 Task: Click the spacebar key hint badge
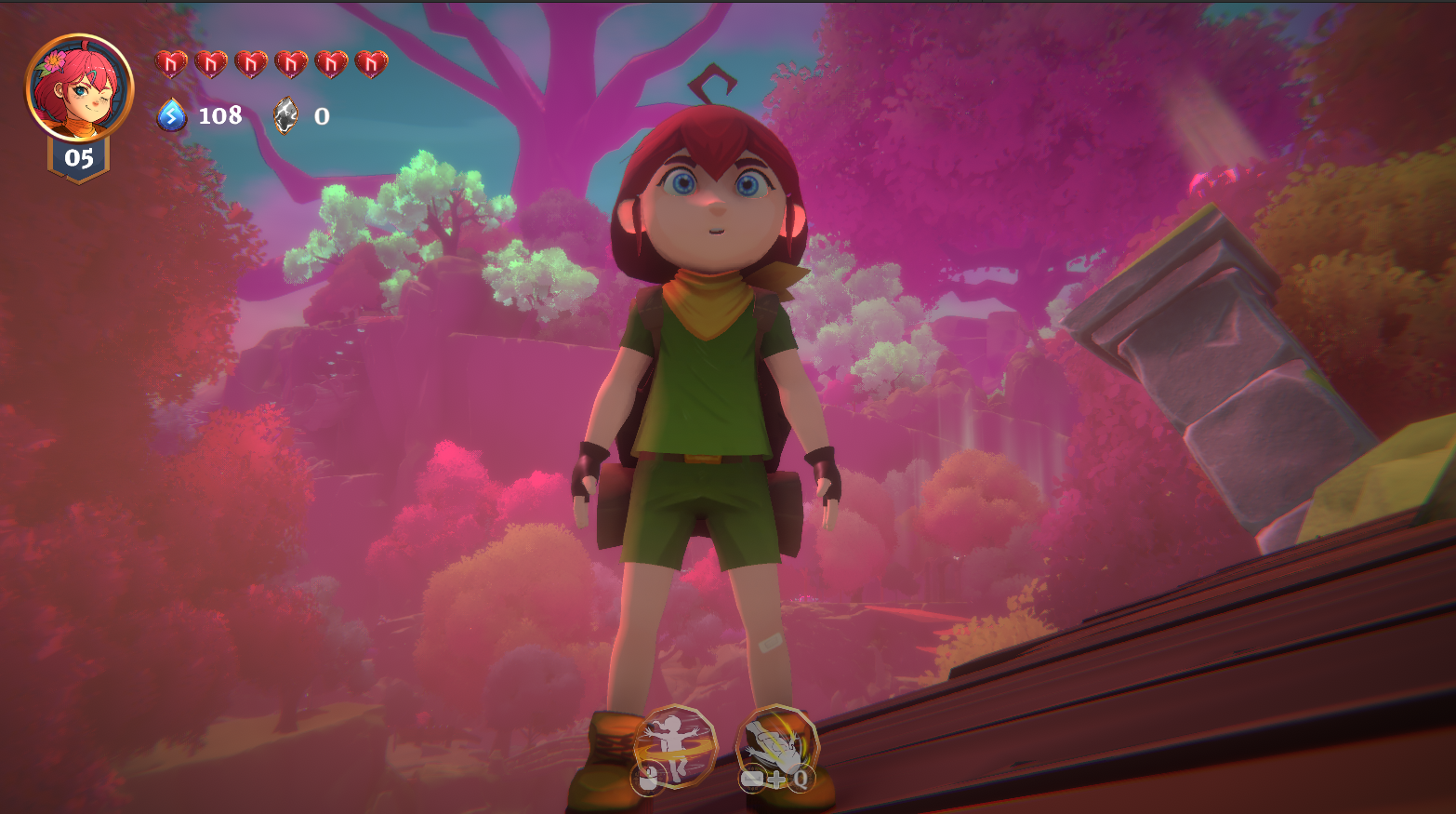pyautogui.click(x=753, y=780)
